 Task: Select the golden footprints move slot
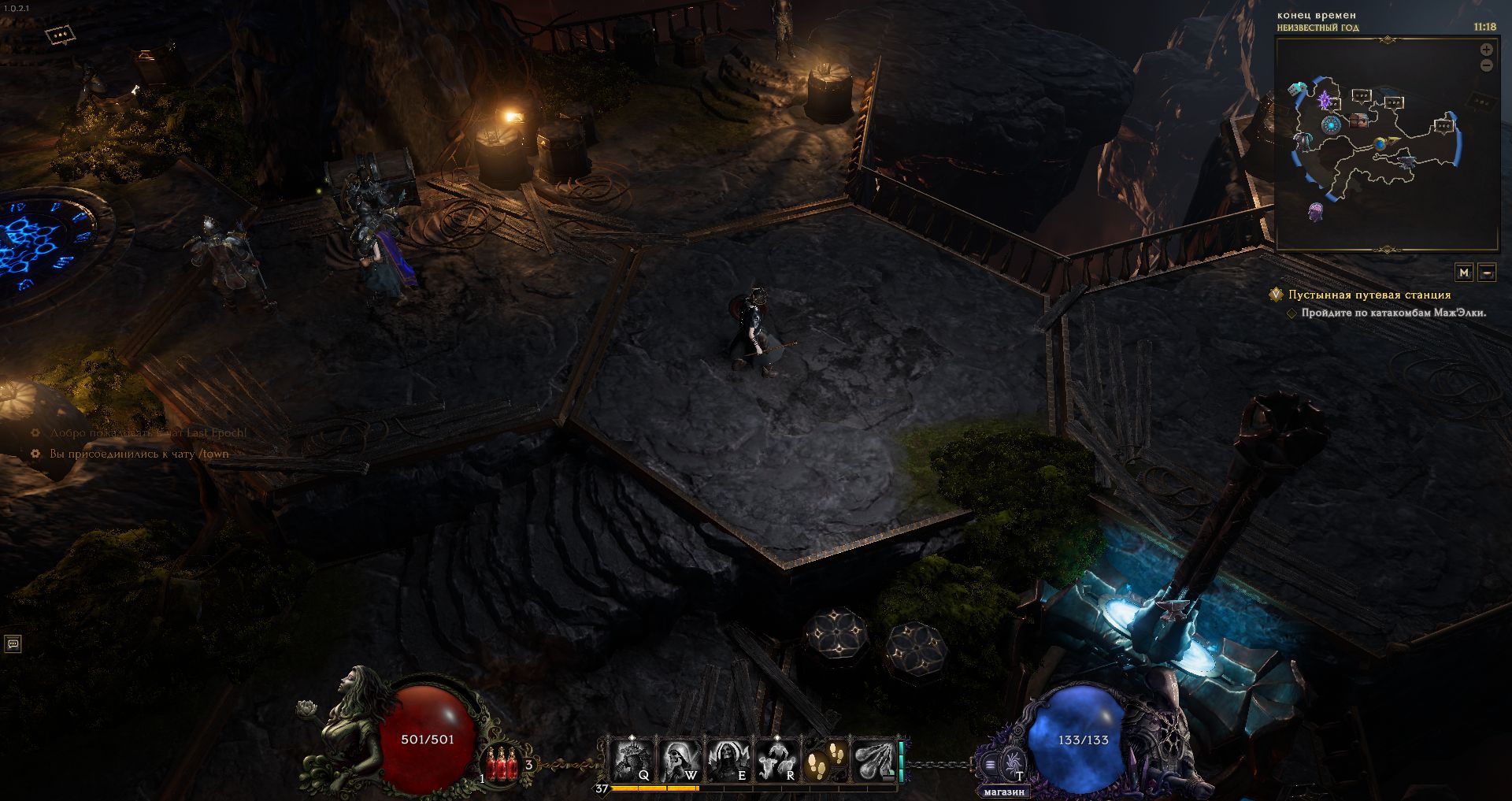pos(825,760)
